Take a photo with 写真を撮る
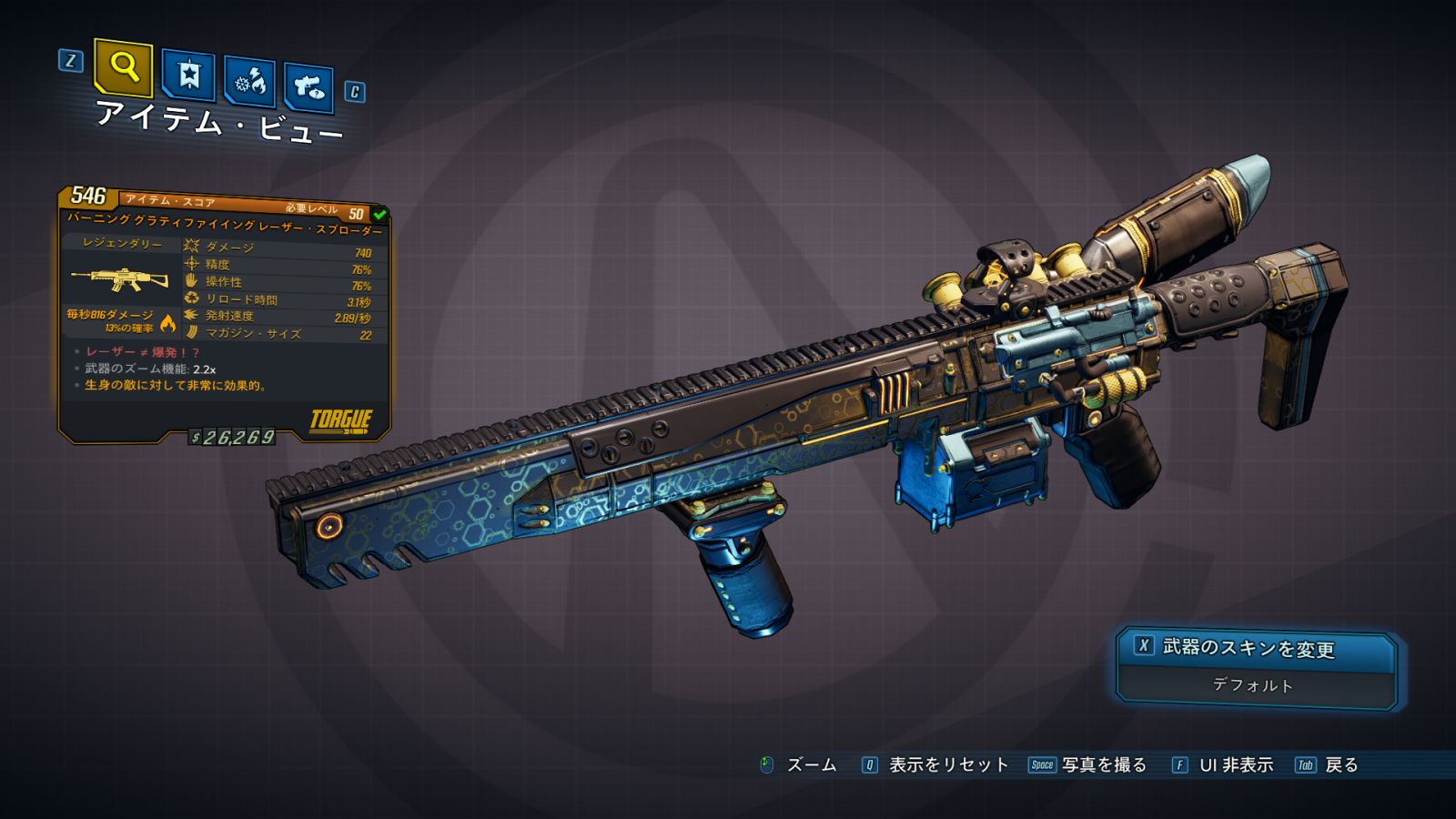This screenshot has width=1456, height=819. coord(1103,765)
